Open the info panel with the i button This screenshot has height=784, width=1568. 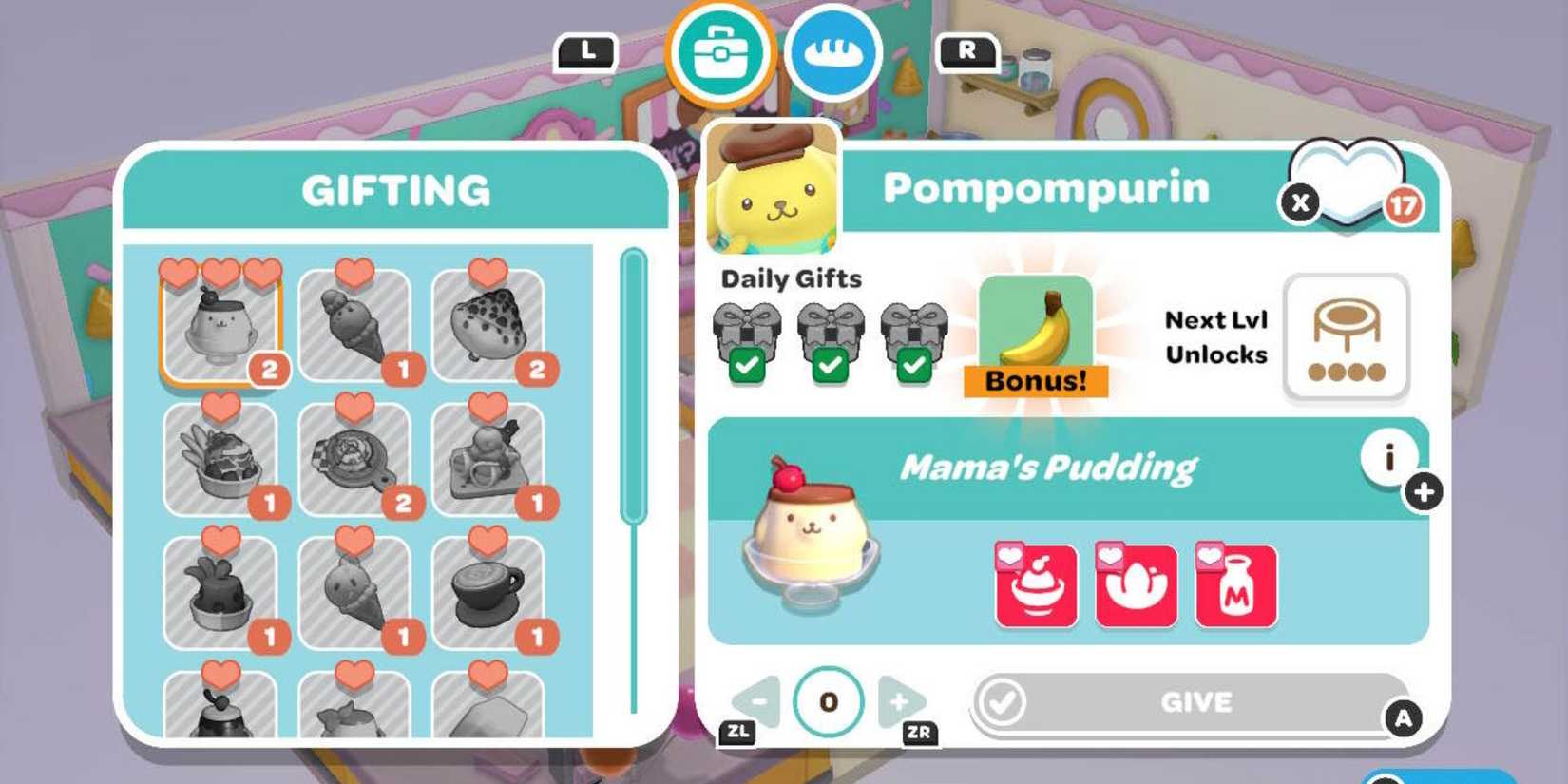tap(1387, 459)
